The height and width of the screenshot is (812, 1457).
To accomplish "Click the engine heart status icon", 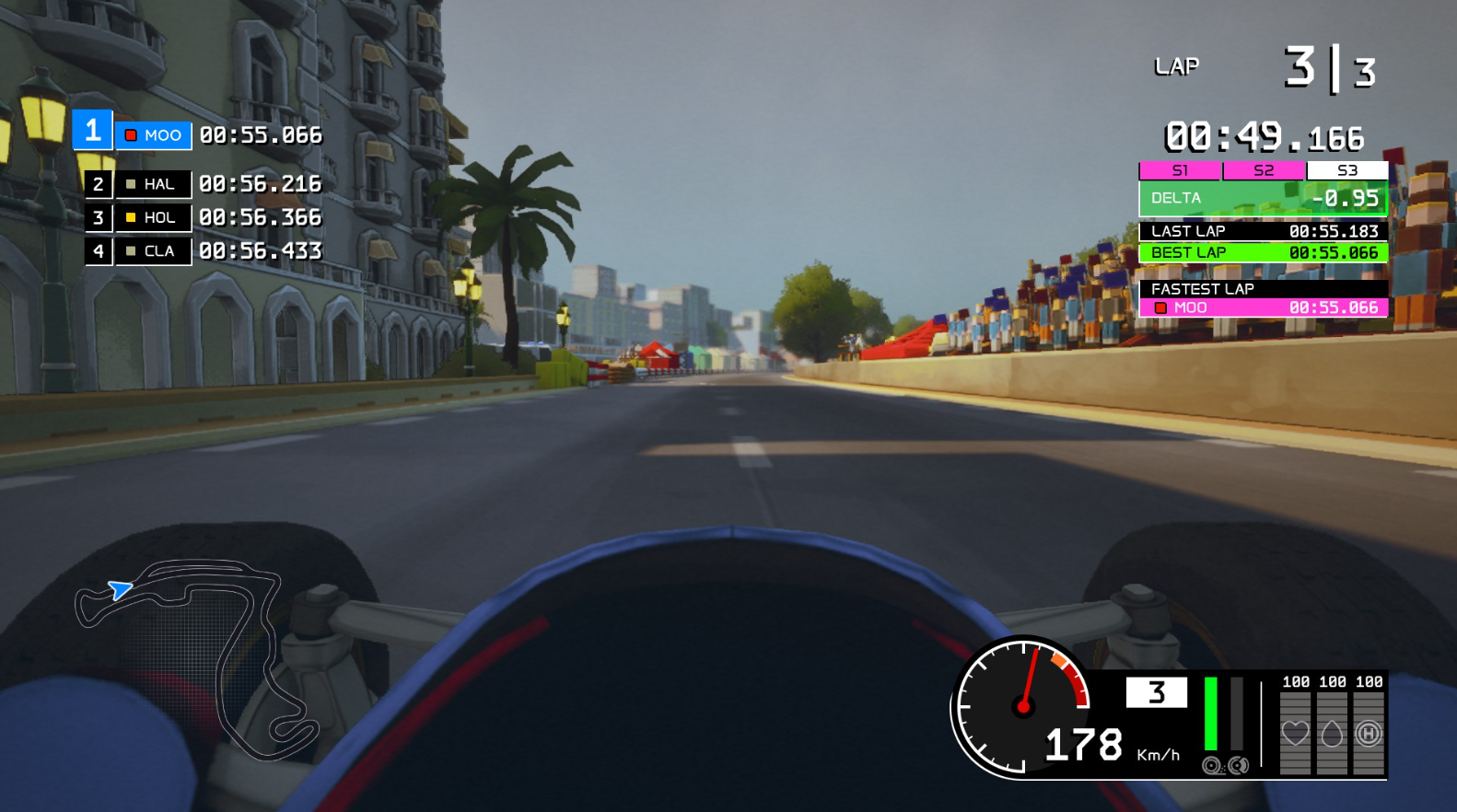I will (x=1295, y=733).
